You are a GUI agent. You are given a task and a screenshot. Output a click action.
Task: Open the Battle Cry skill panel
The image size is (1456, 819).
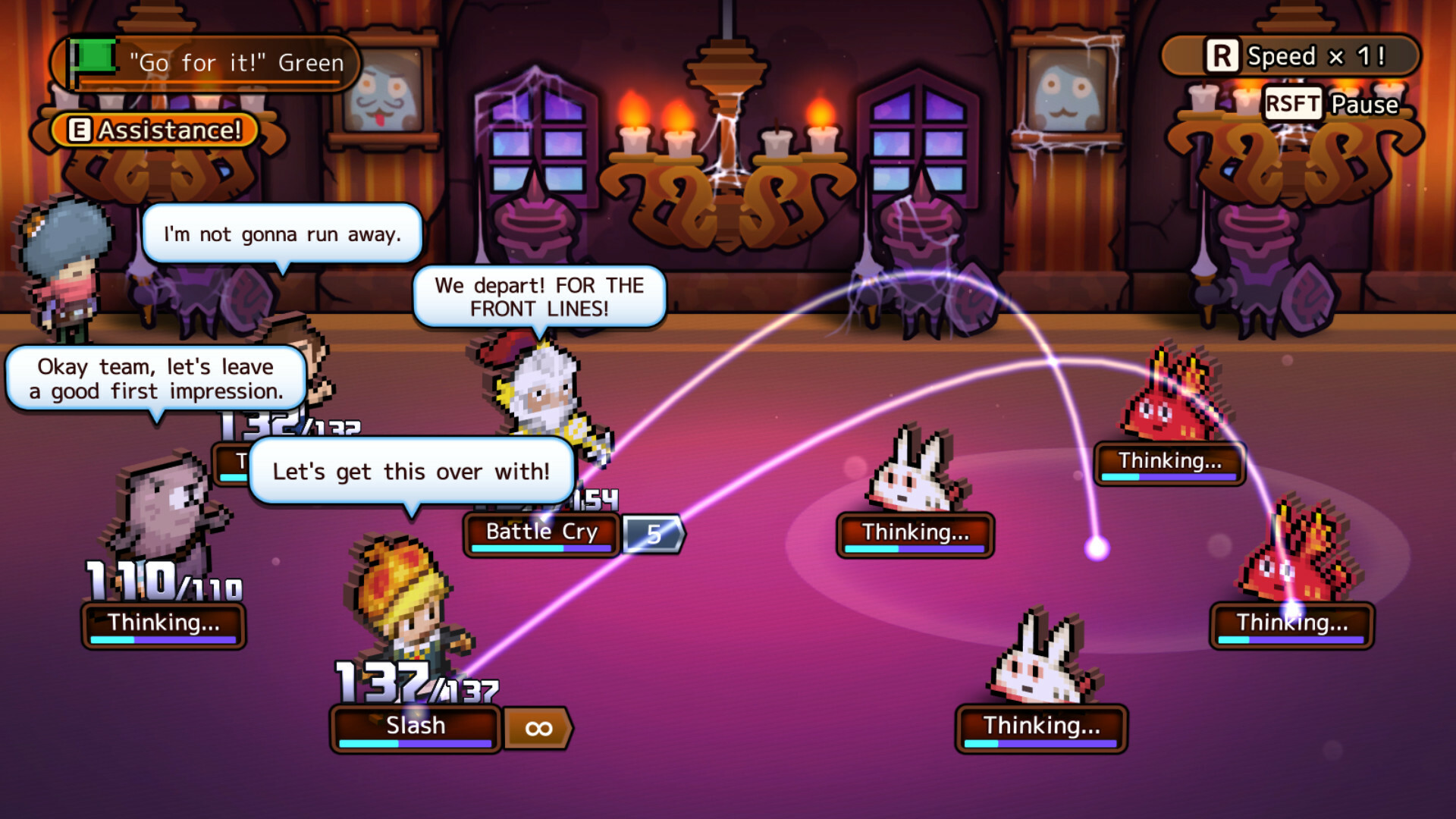click(541, 532)
